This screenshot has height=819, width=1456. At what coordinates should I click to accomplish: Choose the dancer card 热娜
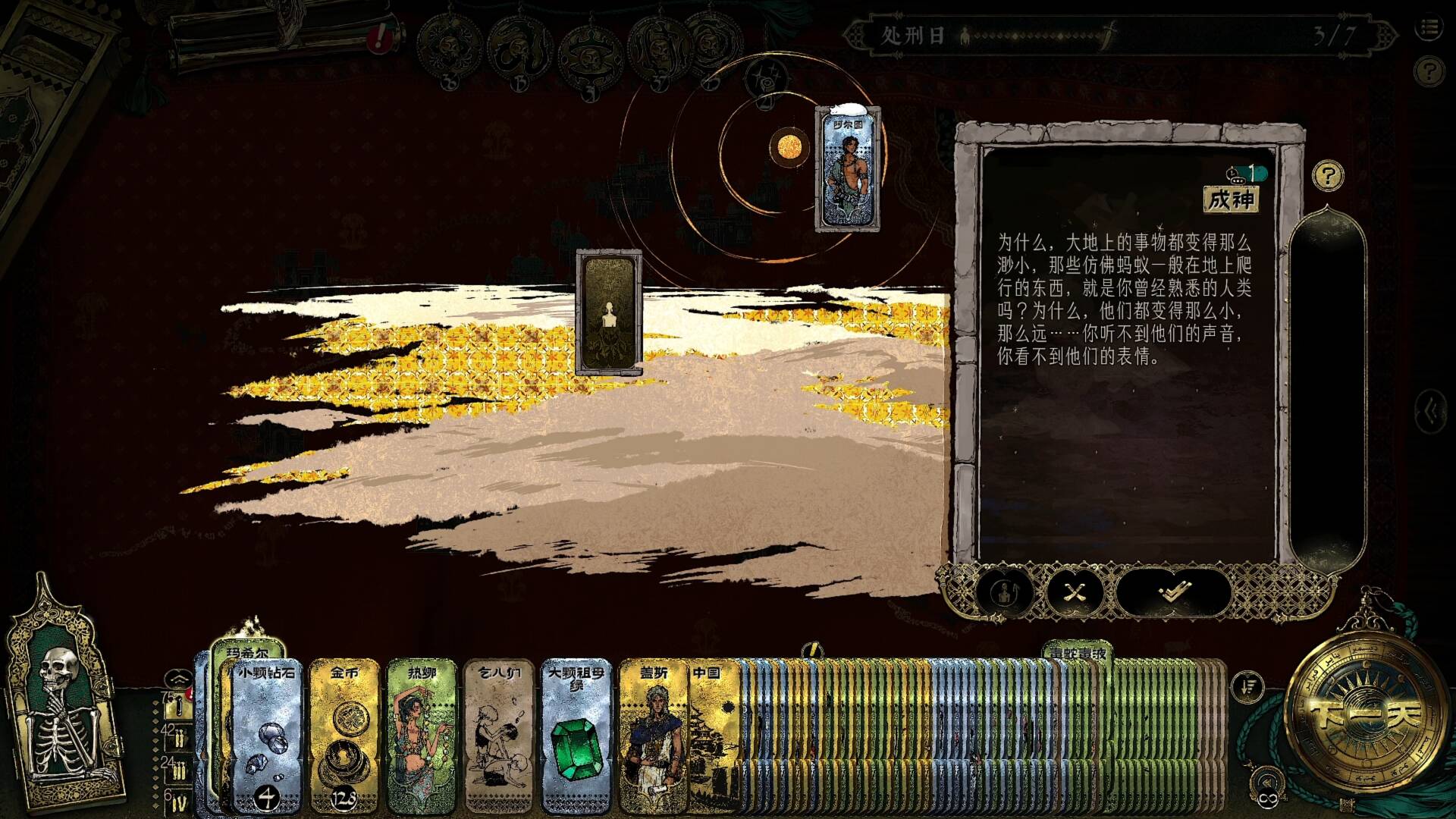422,734
